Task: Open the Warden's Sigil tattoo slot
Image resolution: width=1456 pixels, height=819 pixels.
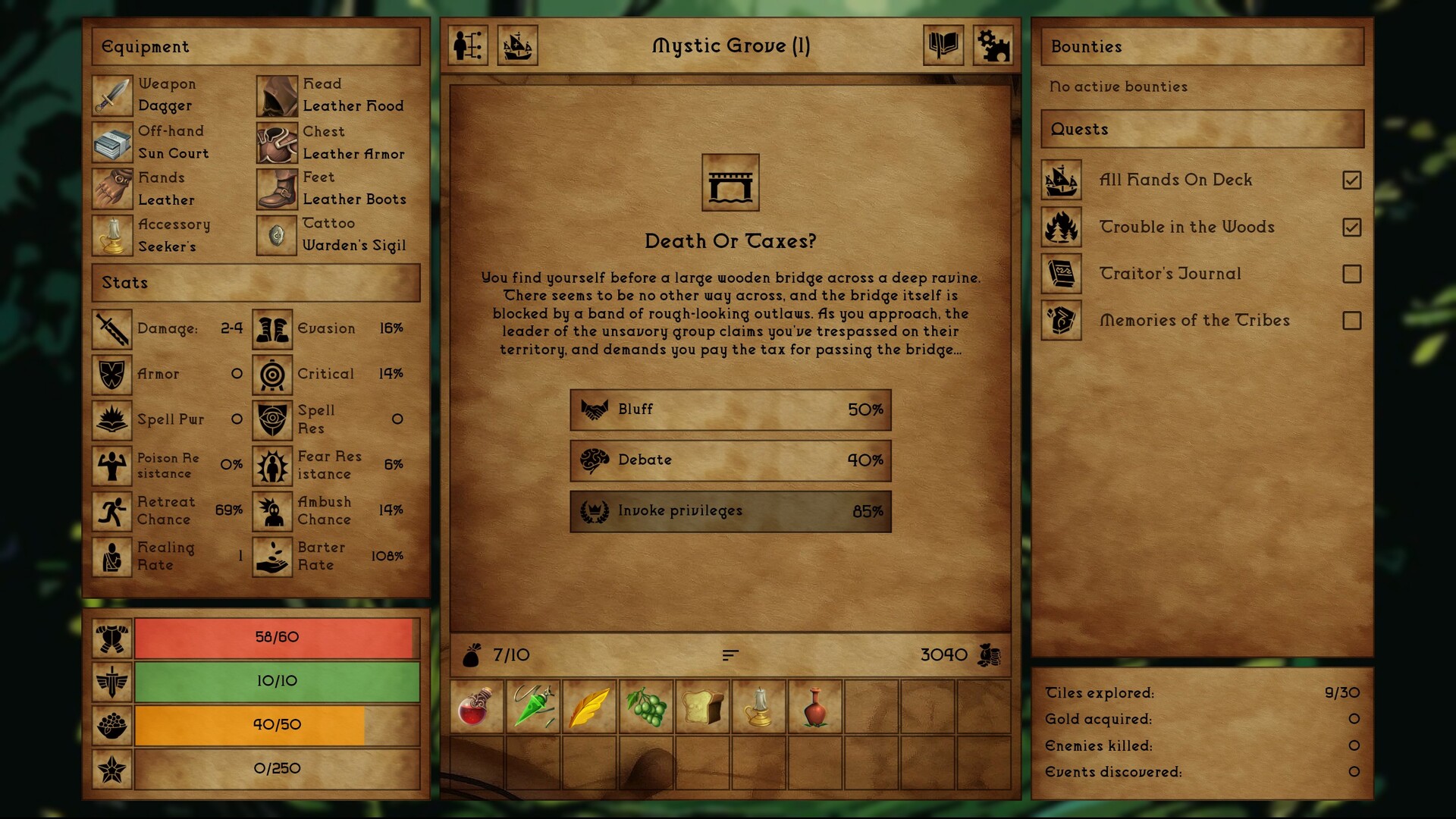Action: point(276,235)
